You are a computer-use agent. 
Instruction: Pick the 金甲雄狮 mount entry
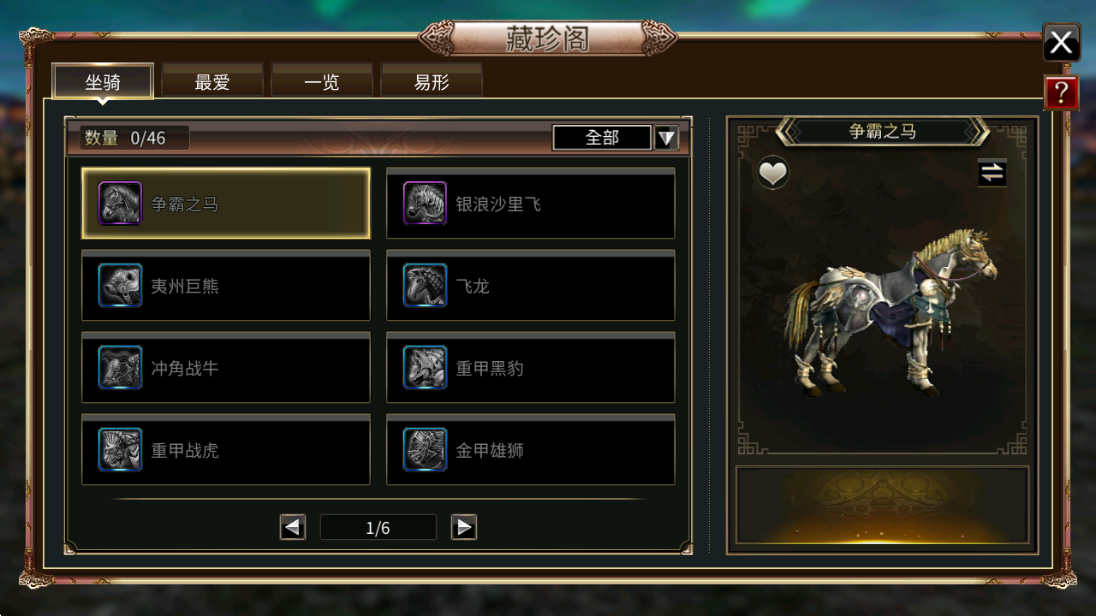click(x=530, y=450)
